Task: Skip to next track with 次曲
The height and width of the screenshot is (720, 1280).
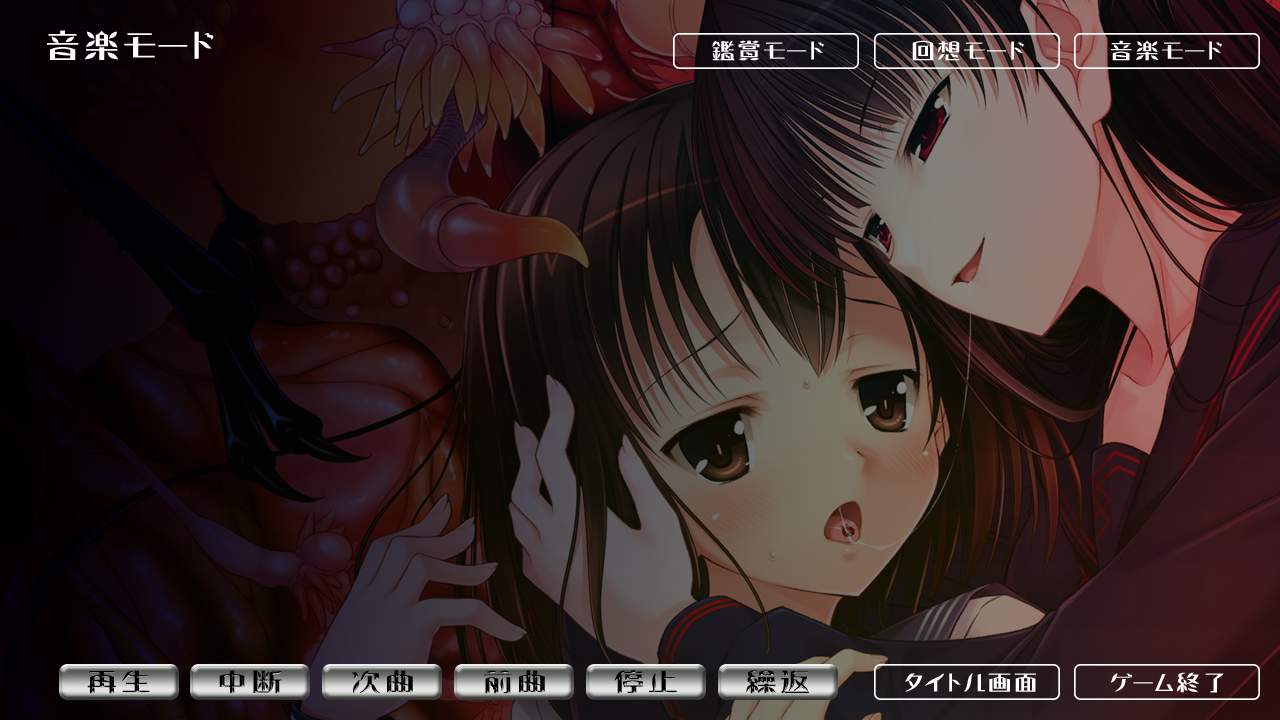Action: (382, 682)
